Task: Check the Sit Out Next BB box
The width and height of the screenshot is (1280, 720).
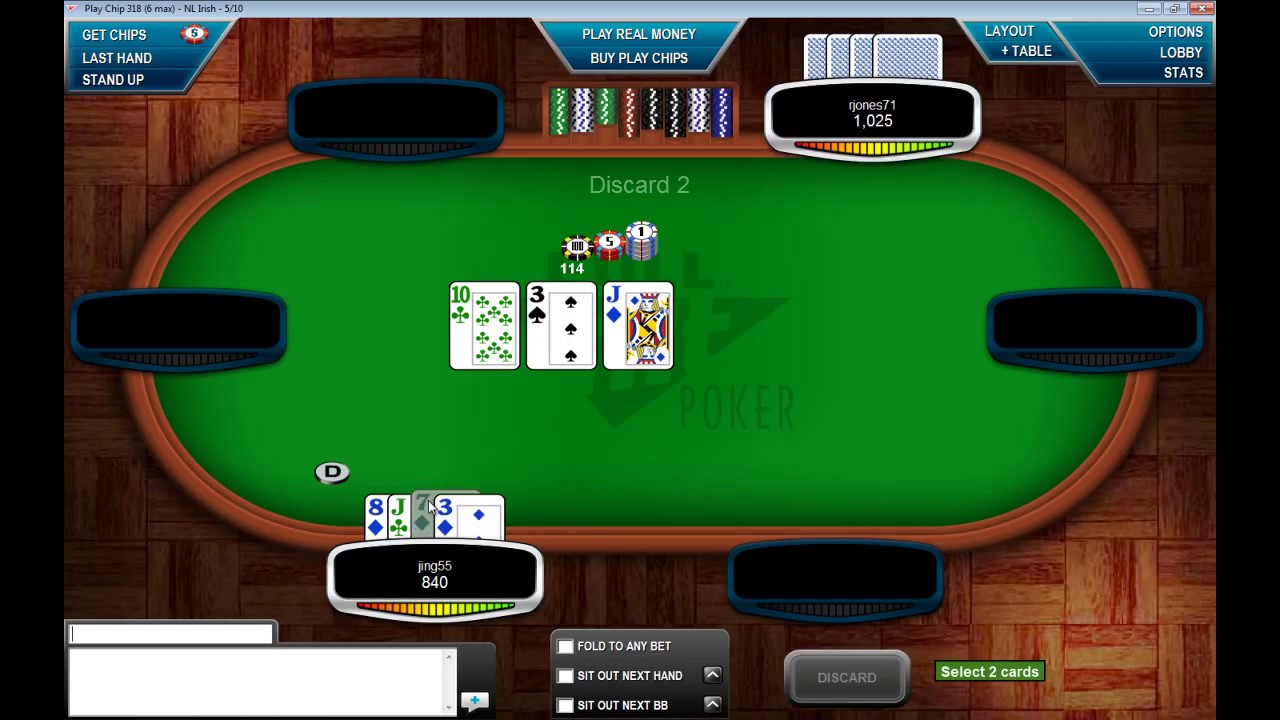Action: [566, 705]
